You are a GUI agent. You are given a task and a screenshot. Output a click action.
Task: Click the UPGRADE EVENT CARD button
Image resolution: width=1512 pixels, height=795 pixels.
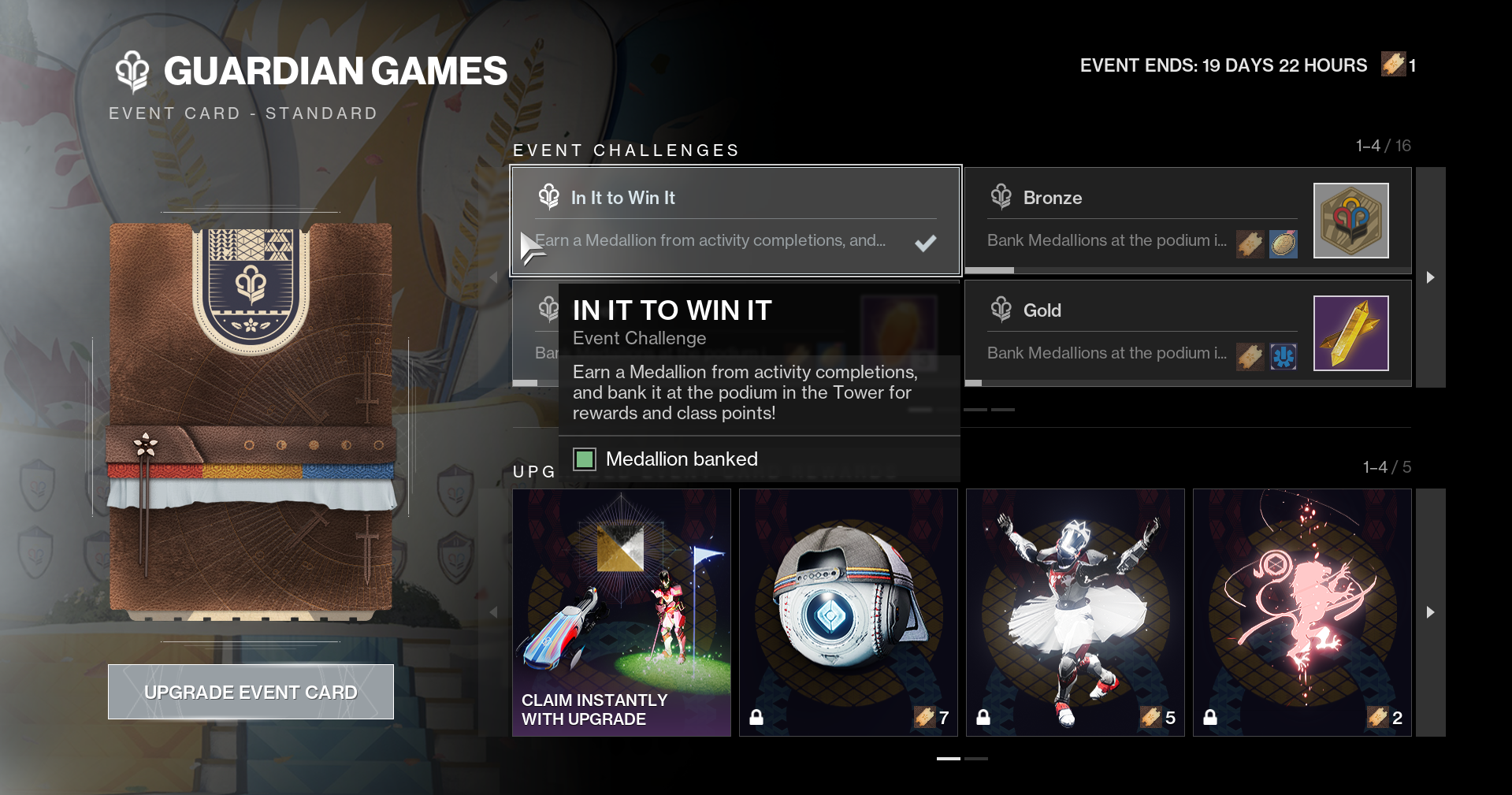[x=251, y=691]
